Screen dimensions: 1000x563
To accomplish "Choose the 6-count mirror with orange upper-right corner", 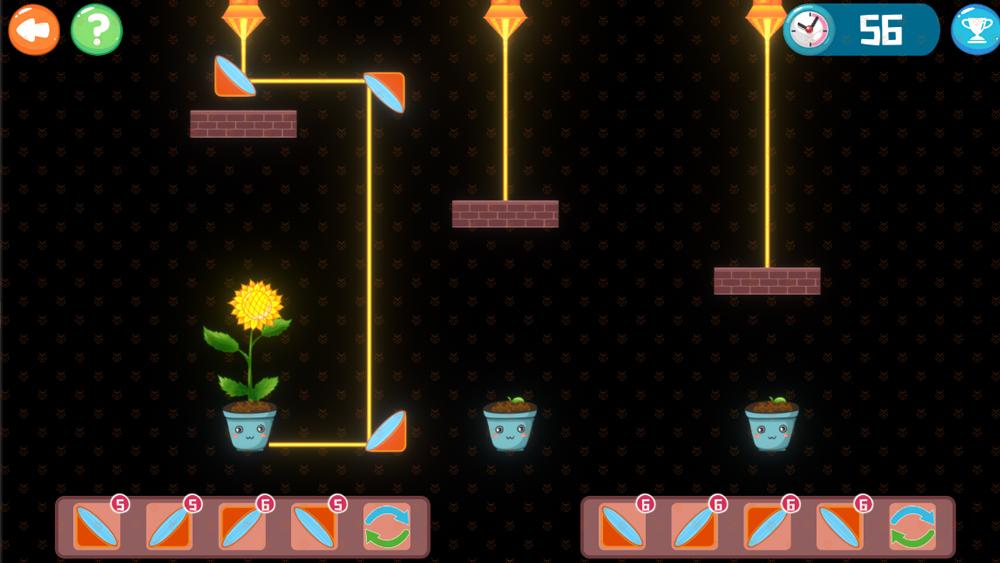I will tap(839, 526).
